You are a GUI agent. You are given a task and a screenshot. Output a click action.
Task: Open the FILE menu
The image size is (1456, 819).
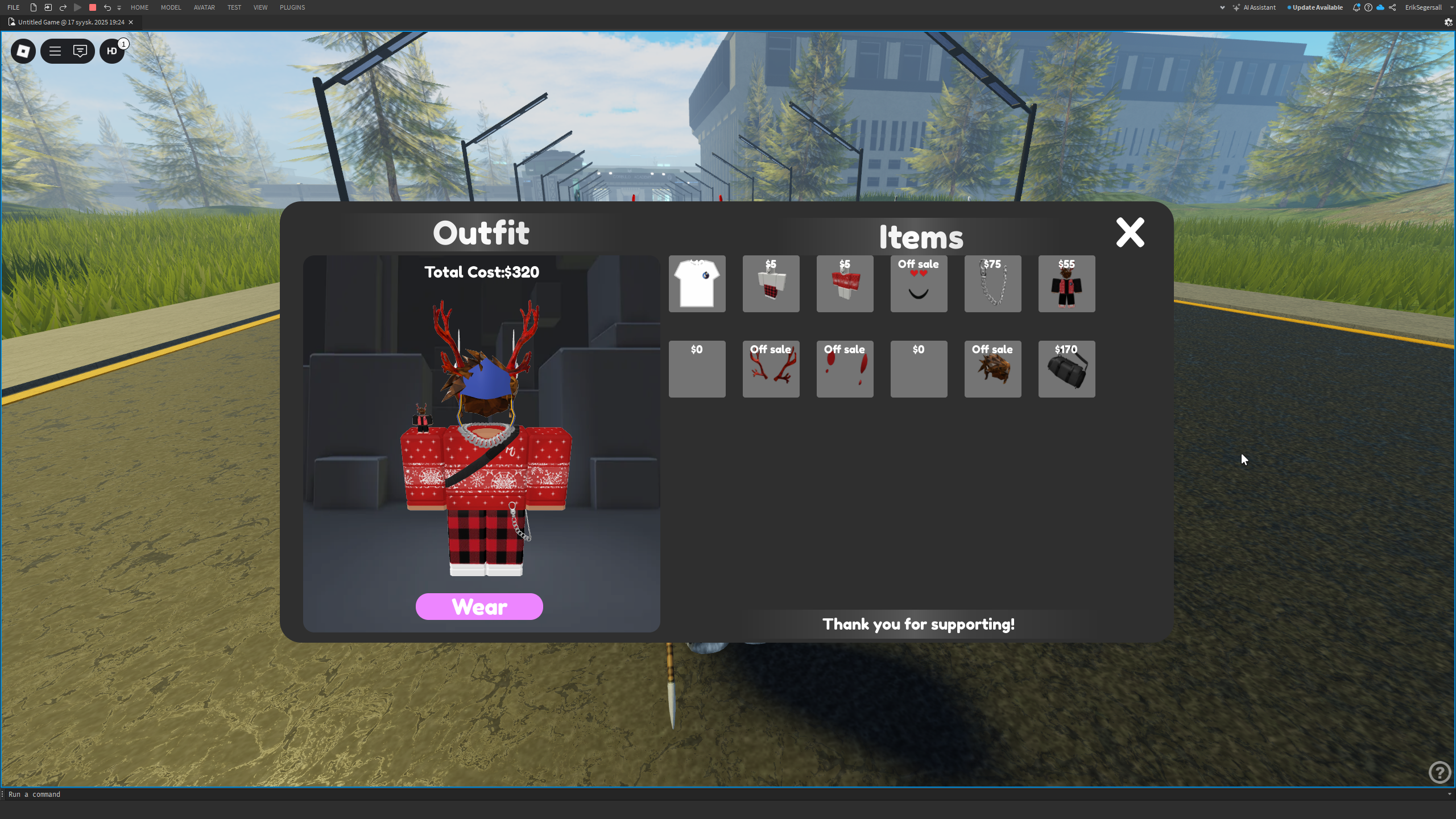click(x=13, y=7)
